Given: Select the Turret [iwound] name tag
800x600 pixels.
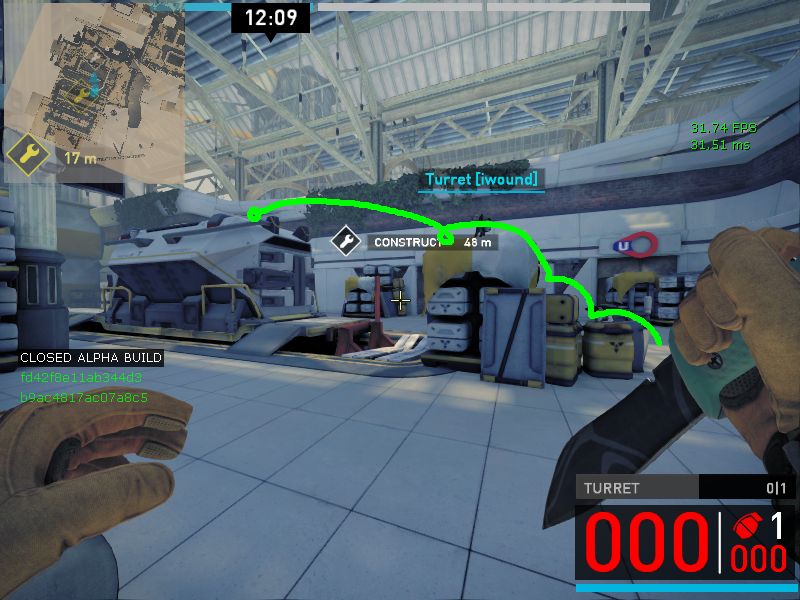Looking at the screenshot, I should point(481,180).
